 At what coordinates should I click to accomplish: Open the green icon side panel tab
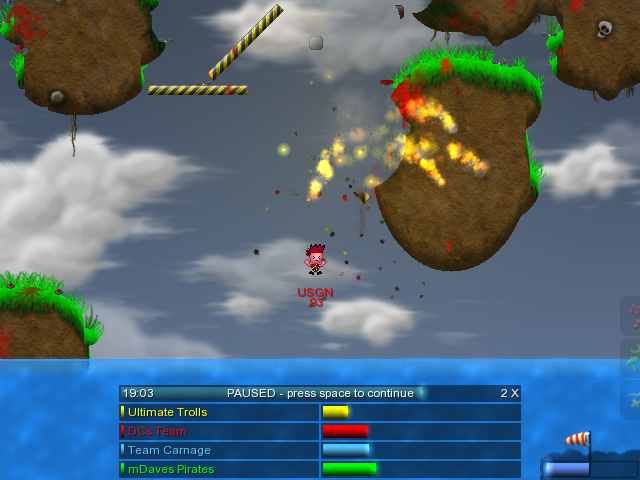pos(631,357)
